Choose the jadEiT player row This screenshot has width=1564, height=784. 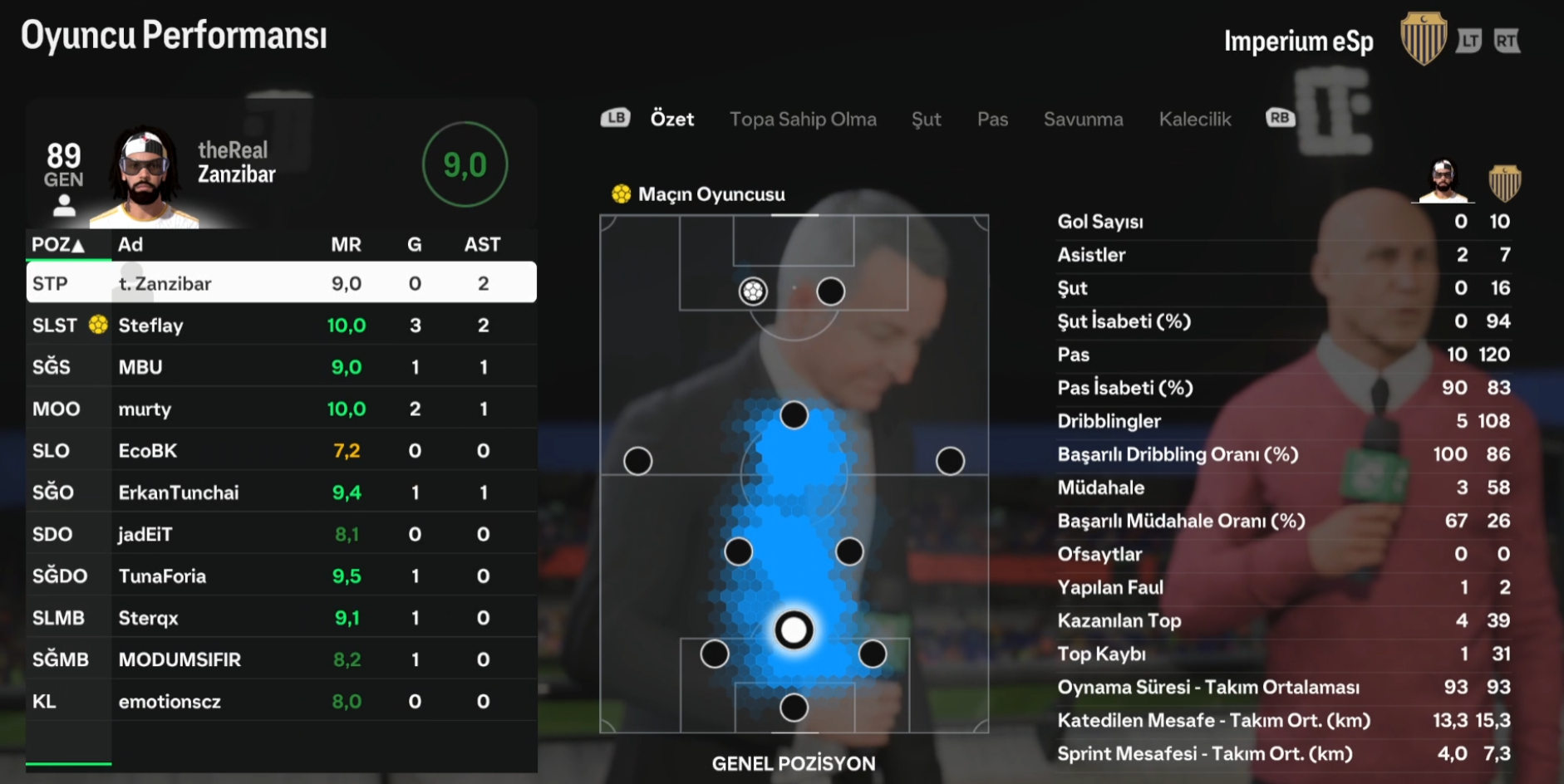click(x=281, y=534)
